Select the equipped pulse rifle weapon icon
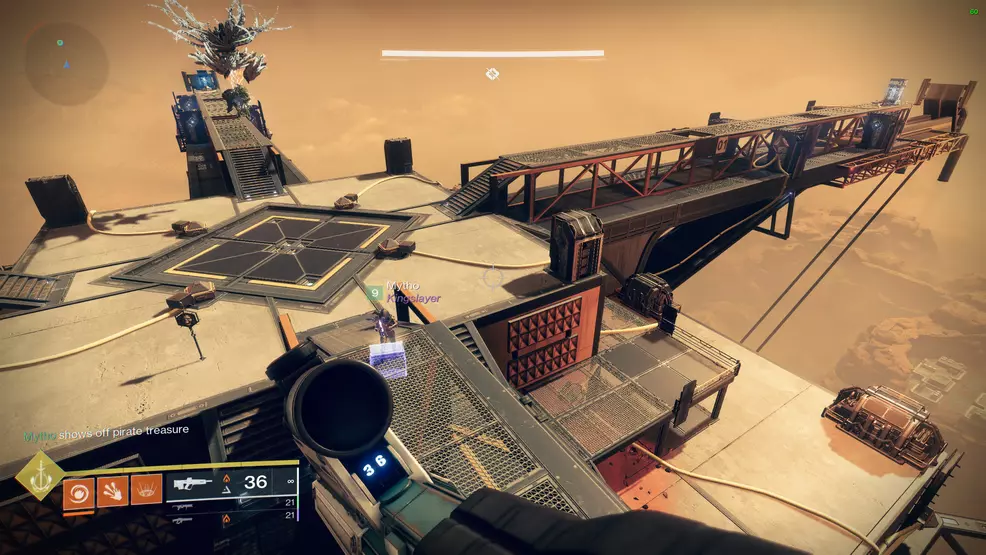The height and width of the screenshot is (555, 986). click(x=195, y=483)
